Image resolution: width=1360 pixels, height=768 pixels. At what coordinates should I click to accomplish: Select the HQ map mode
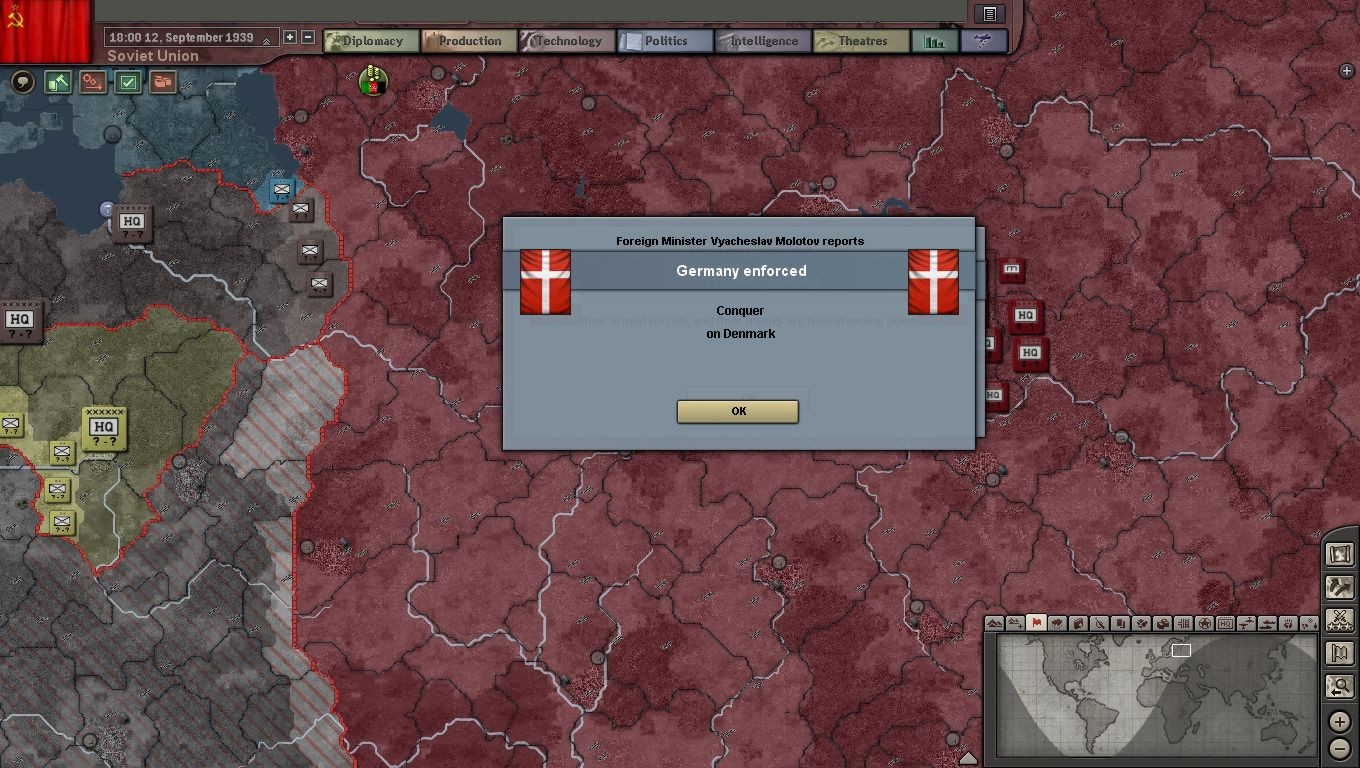pos(1225,623)
